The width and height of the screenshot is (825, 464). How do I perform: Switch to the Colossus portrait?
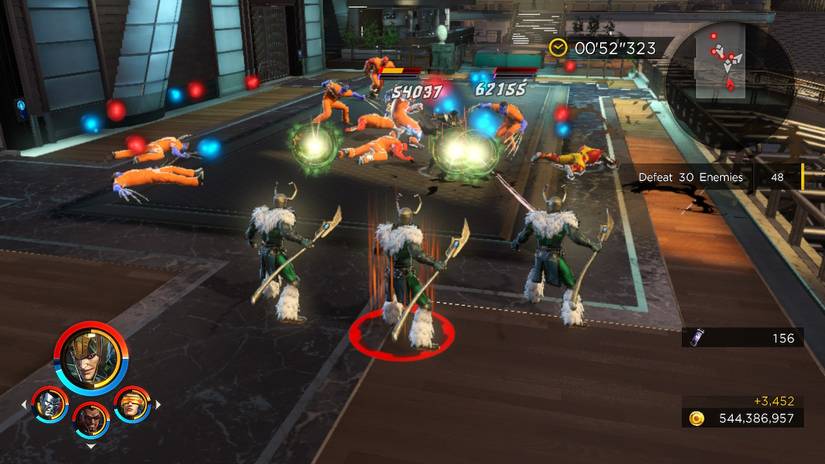tap(49, 404)
